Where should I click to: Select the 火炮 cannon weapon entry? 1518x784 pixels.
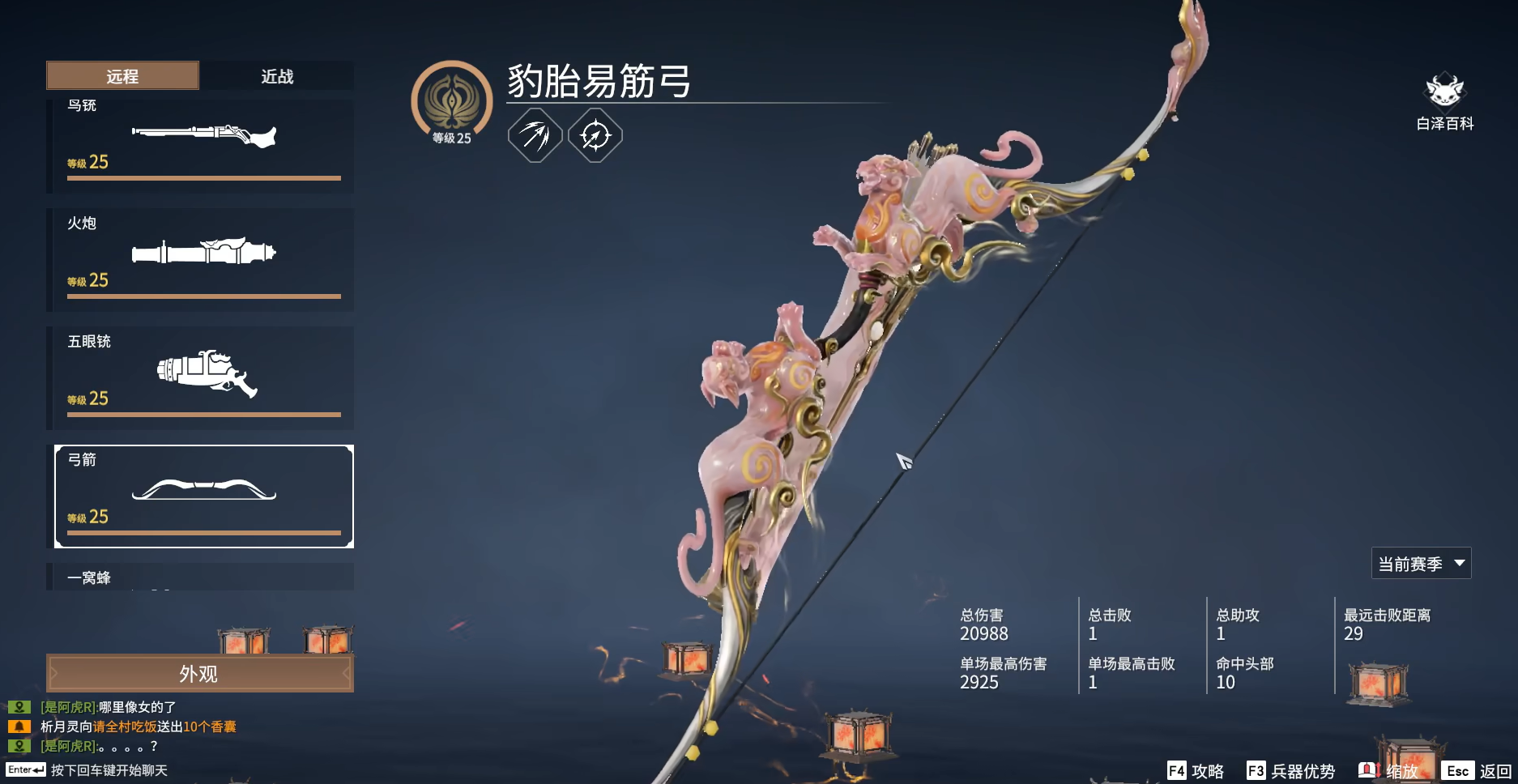pos(203,259)
